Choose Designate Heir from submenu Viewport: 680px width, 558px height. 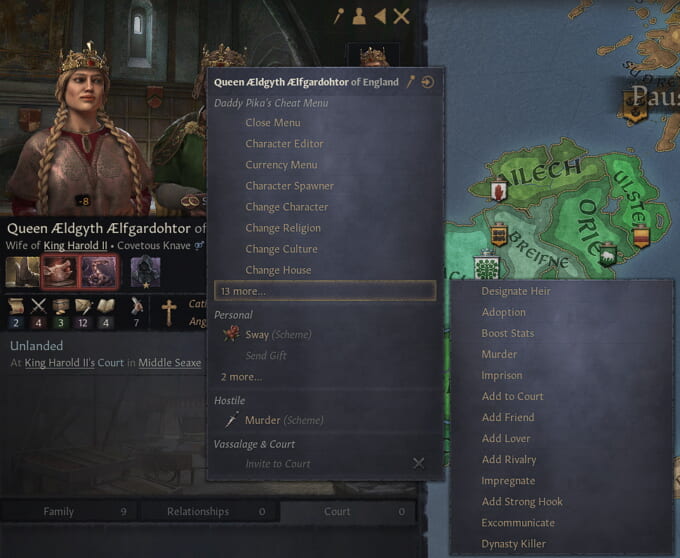[516, 291]
